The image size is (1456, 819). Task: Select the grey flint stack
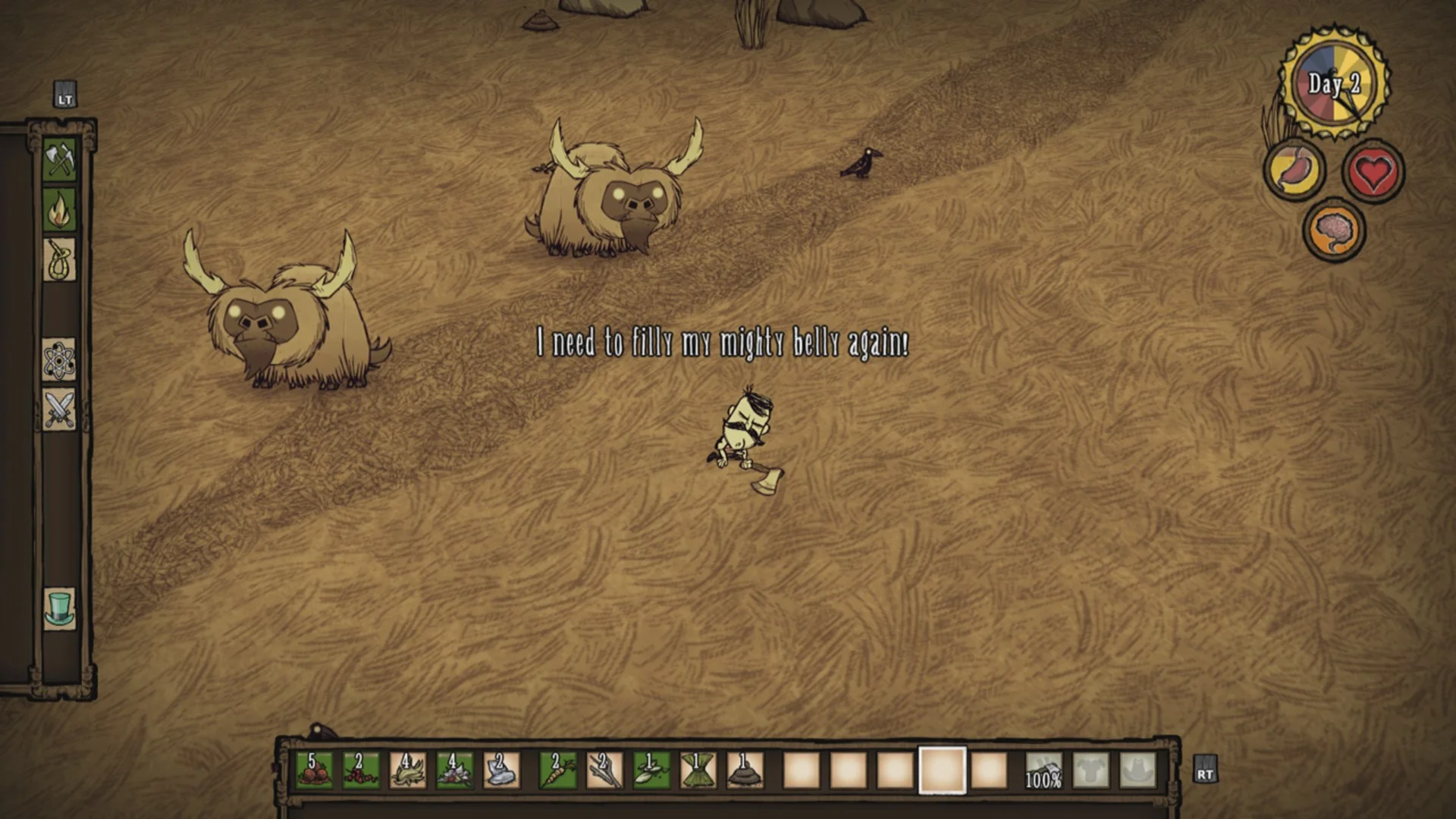(501, 770)
